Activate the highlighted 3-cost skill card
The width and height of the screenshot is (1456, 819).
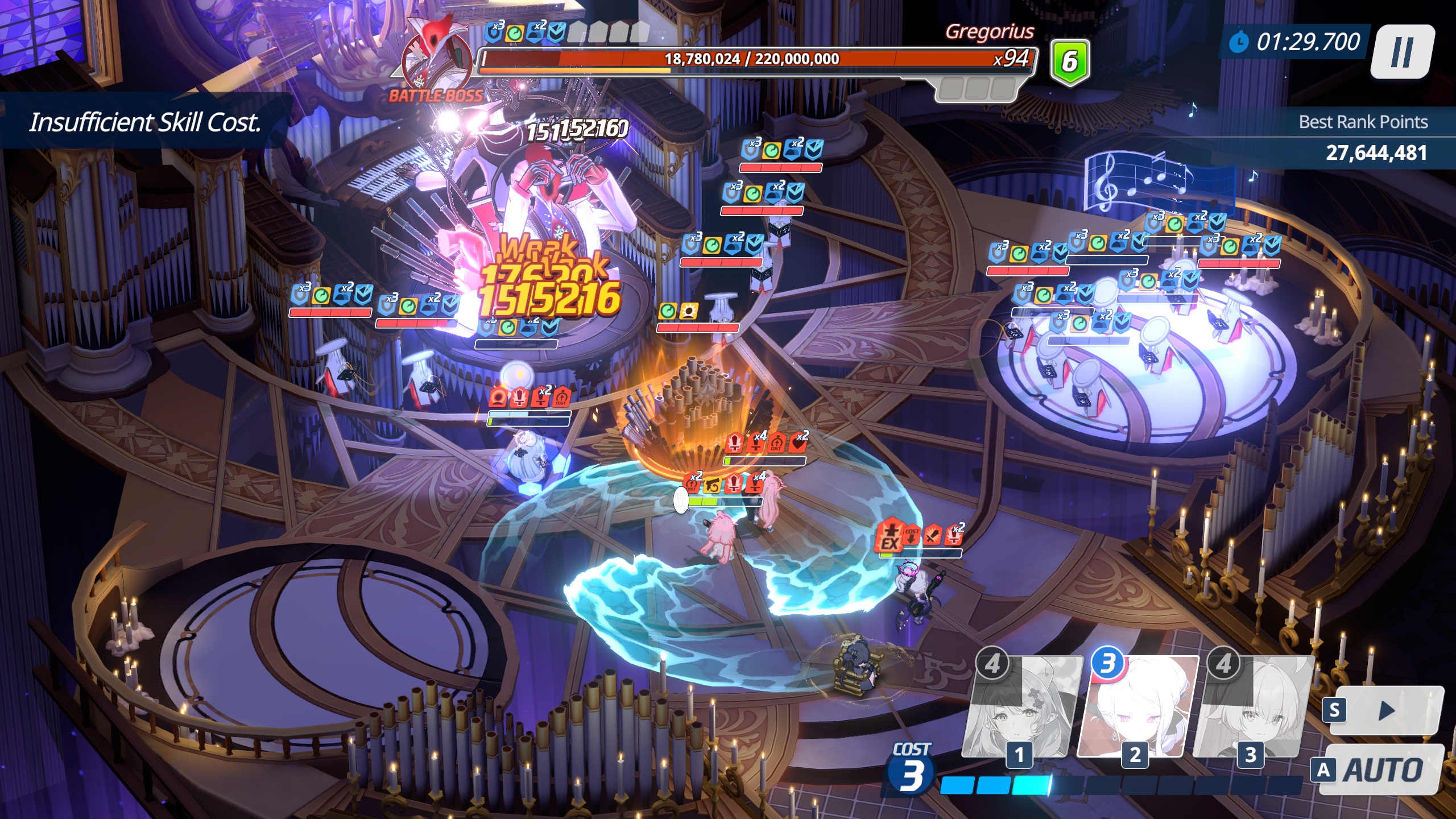(x=1137, y=706)
